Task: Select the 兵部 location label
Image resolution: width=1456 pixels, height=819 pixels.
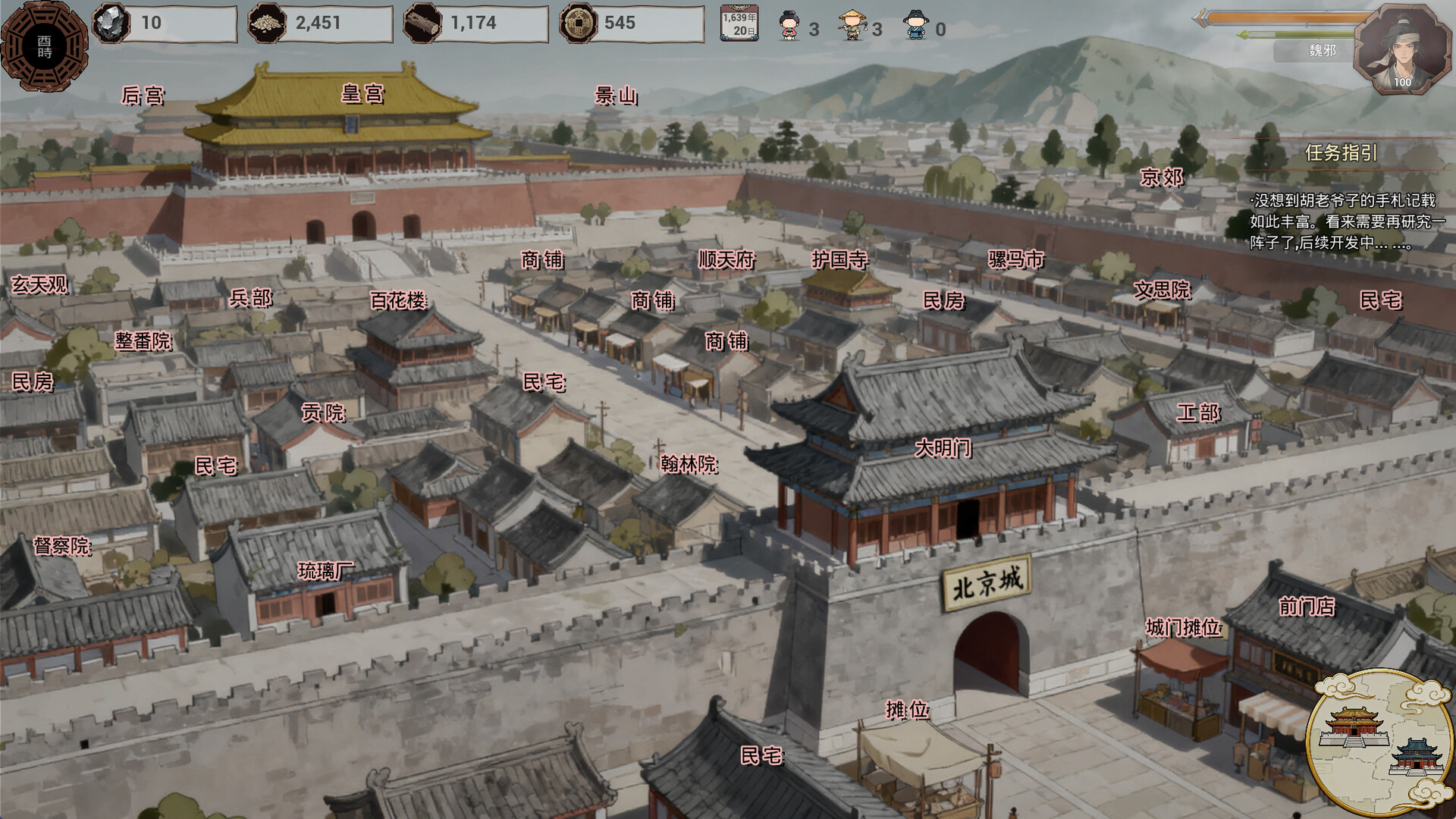Action: (251, 298)
